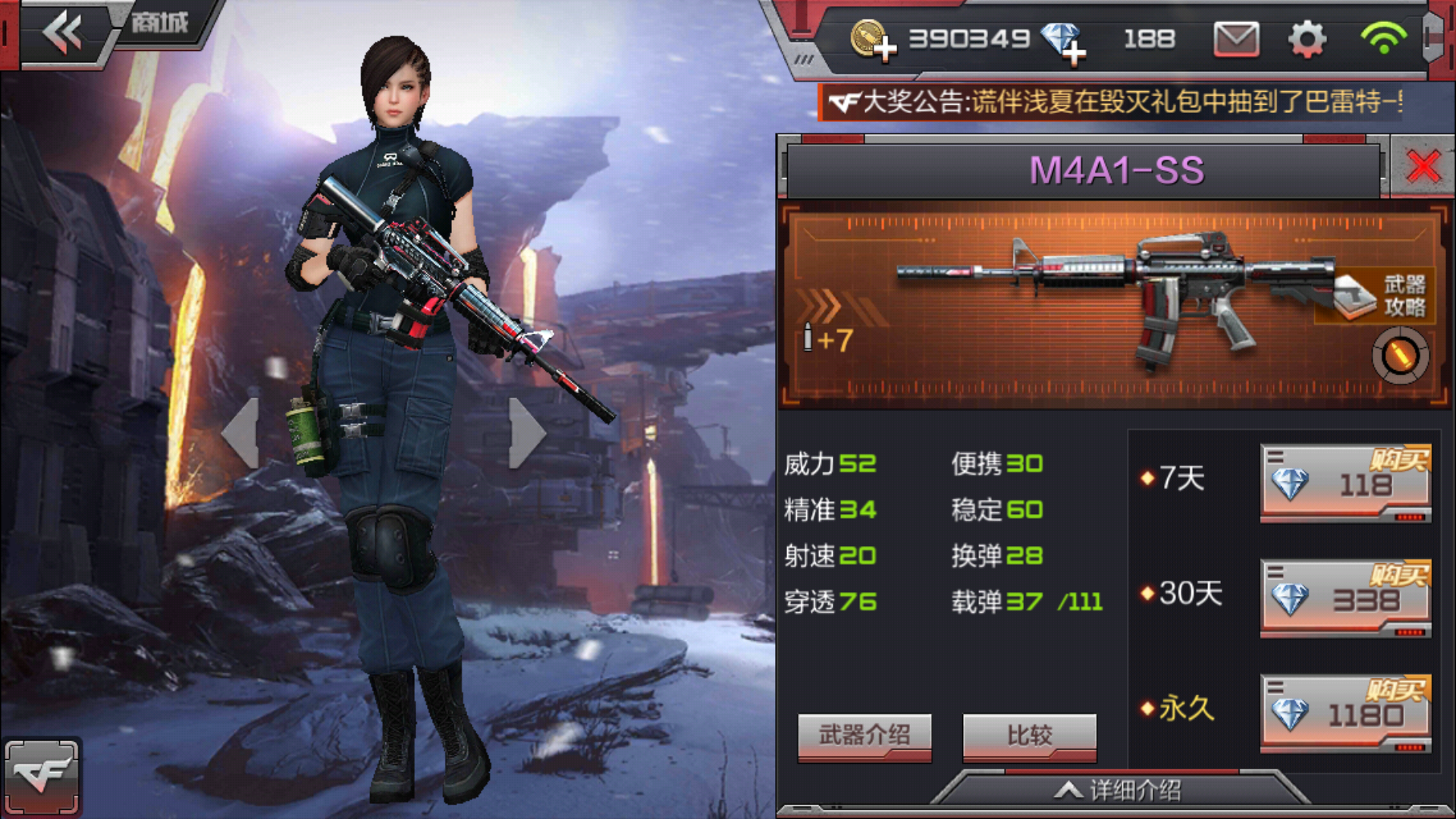Open the weapon strategy guide (武器攻略)
The image size is (1456, 819).
click(x=1380, y=296)
